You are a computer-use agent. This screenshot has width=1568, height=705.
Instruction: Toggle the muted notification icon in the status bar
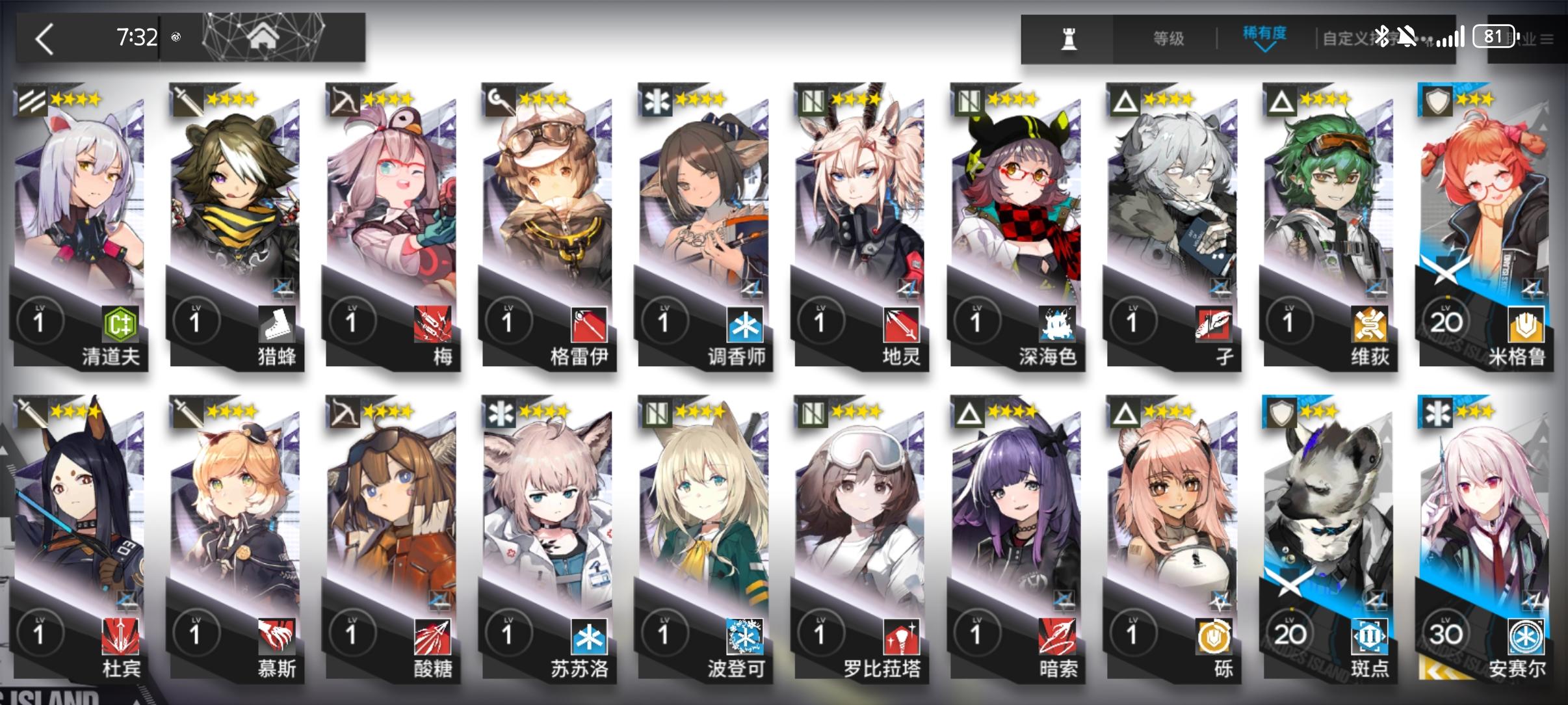1408,38
